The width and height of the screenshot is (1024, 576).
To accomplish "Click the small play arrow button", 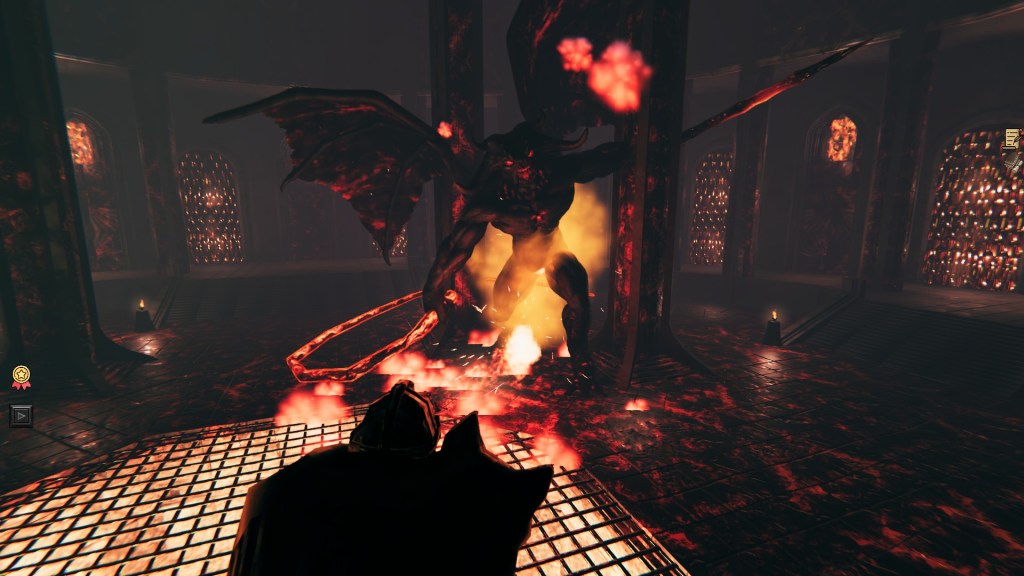I will click(21, 415).
